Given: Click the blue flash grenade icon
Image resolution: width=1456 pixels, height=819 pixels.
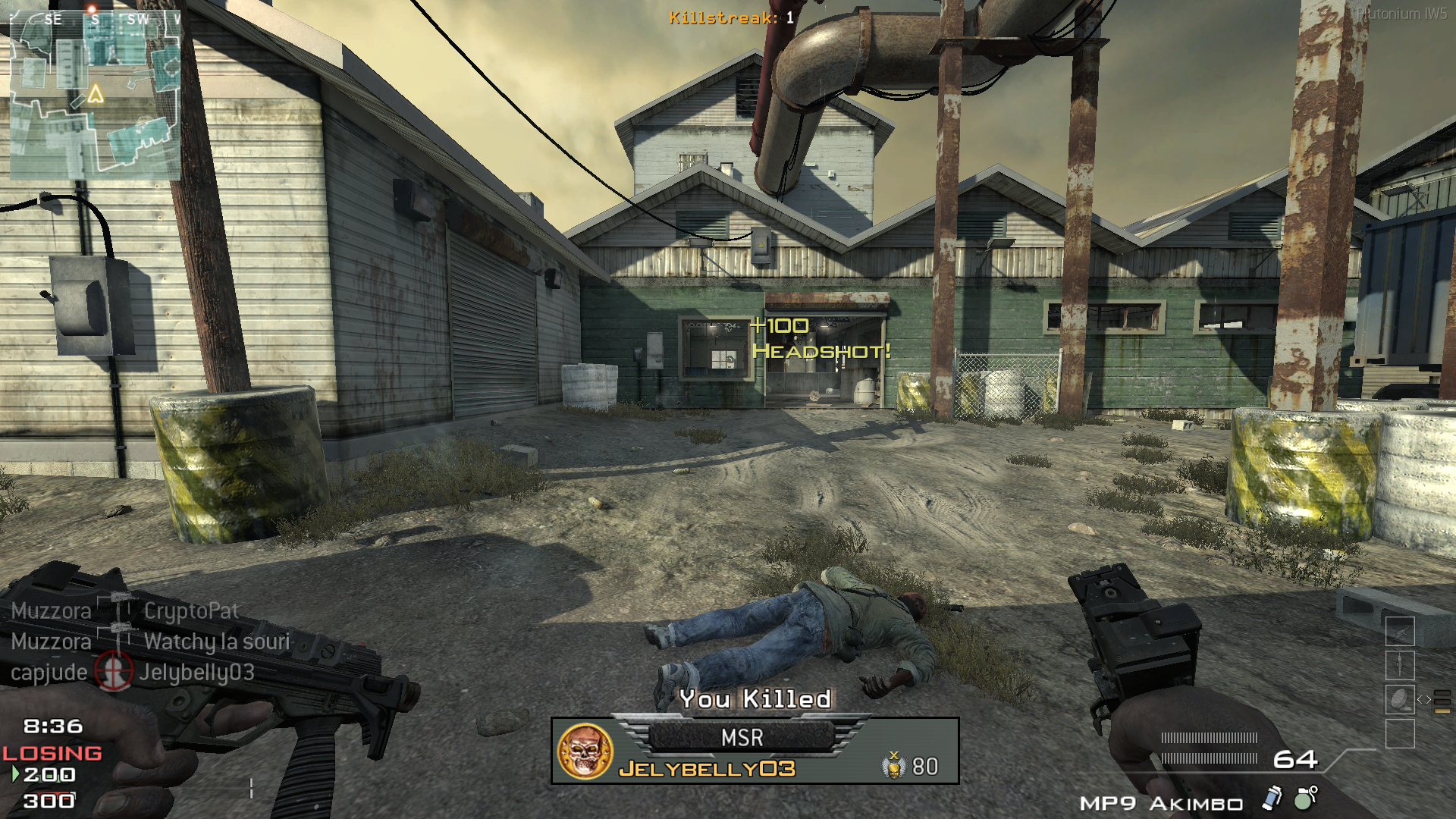Looking at the screenshot, I should [1272, 798].
